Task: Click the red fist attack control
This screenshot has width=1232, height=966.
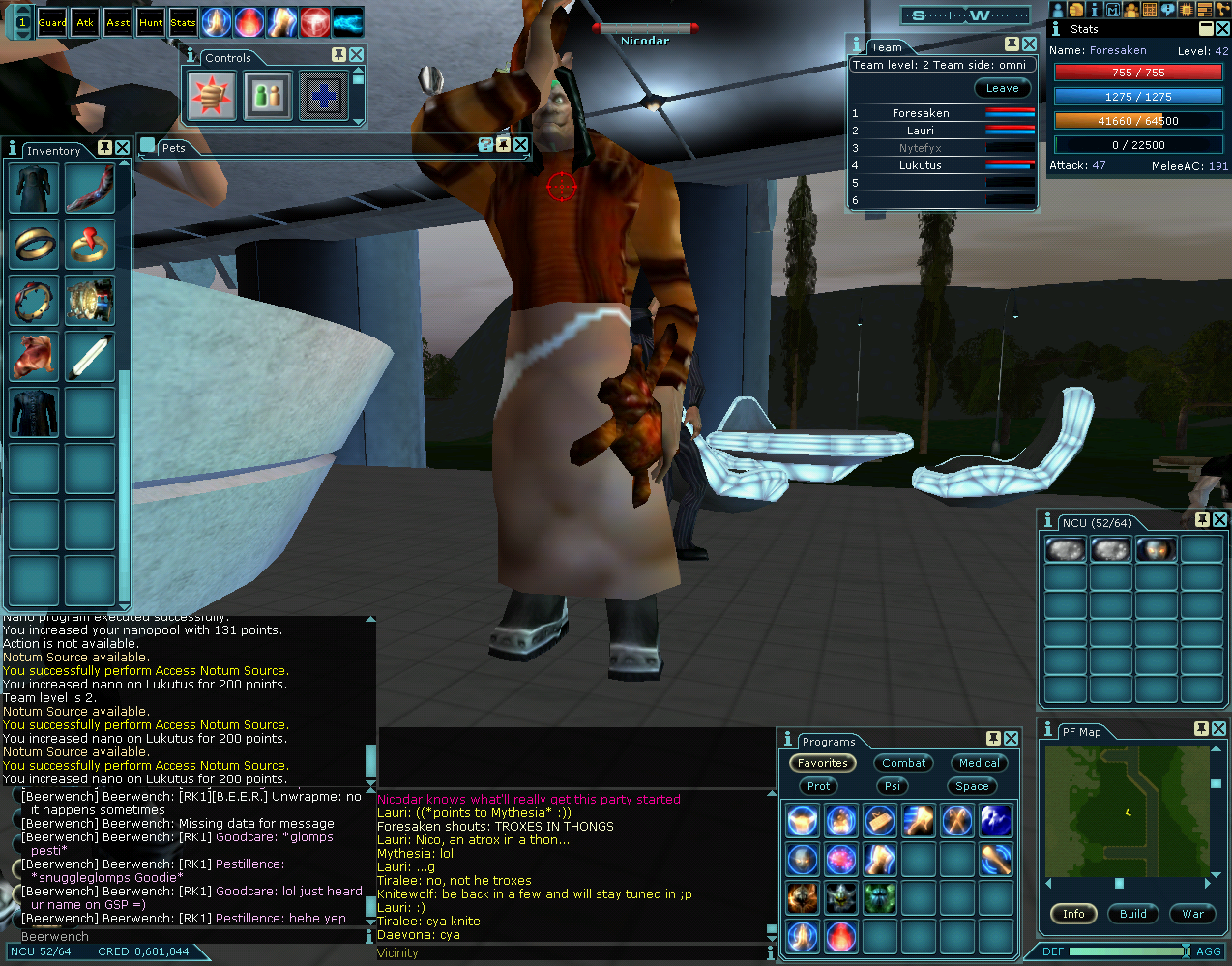Action: [211, 95]
